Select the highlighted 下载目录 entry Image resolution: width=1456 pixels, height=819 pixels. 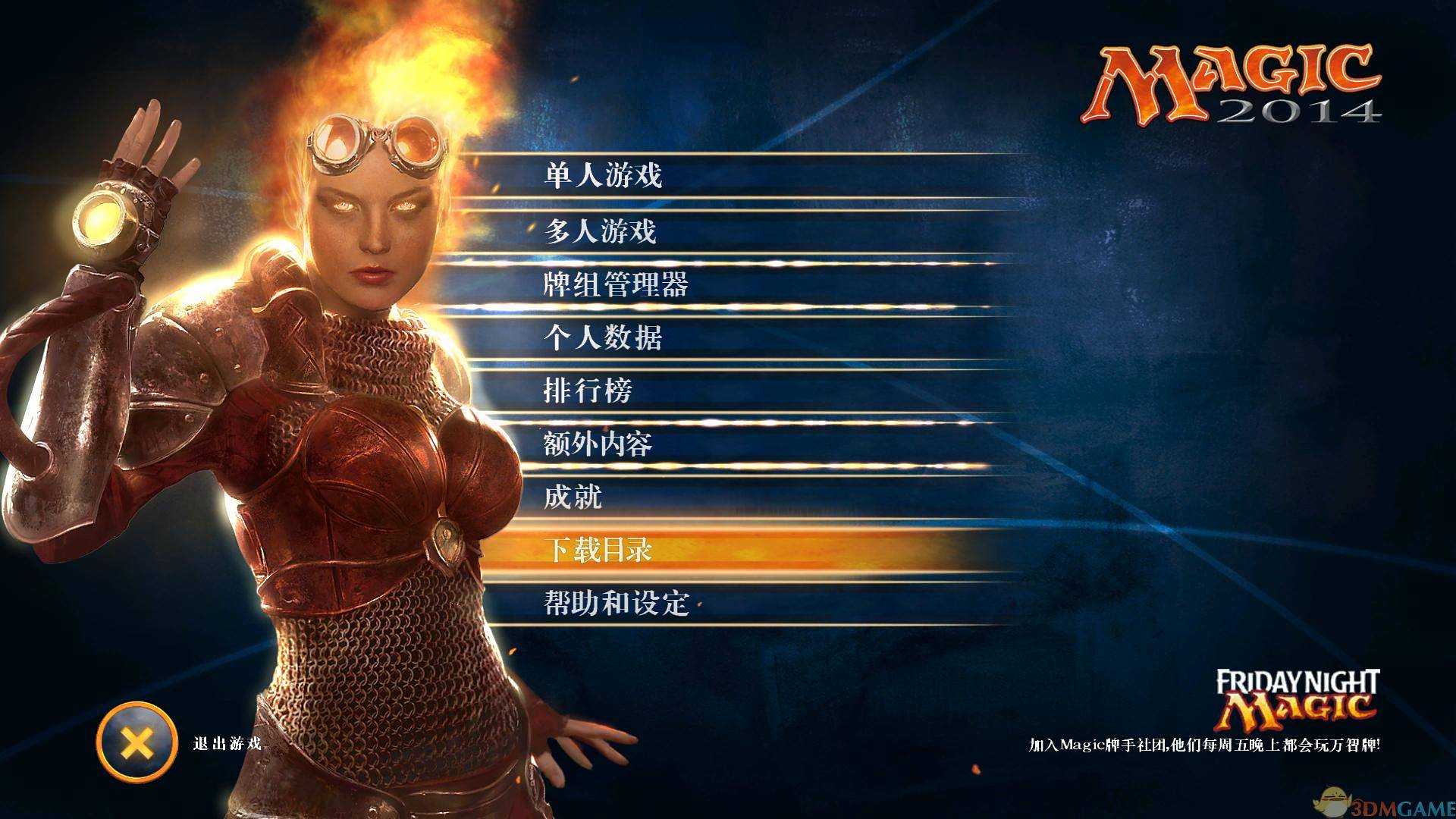pos(598,551)
